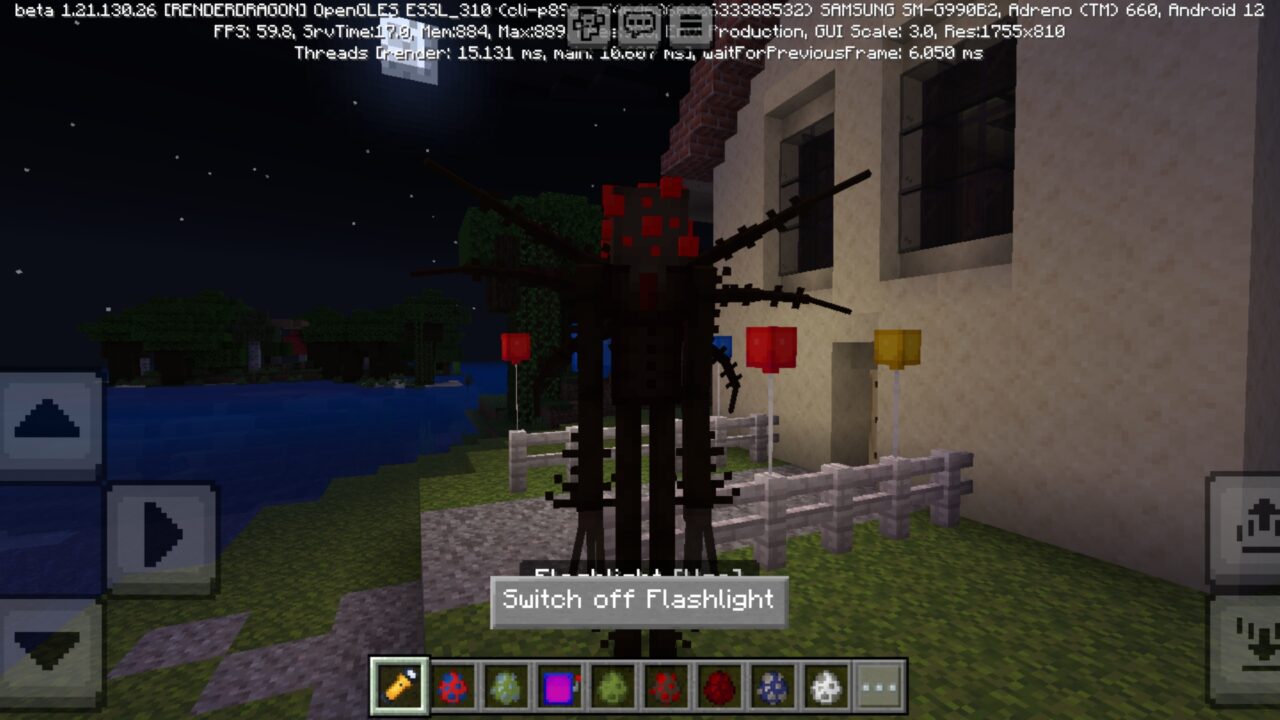This screenshot has height=720, width=1280.
Task: Select the flashlight in the hotbar
Action: click(398, 684)
